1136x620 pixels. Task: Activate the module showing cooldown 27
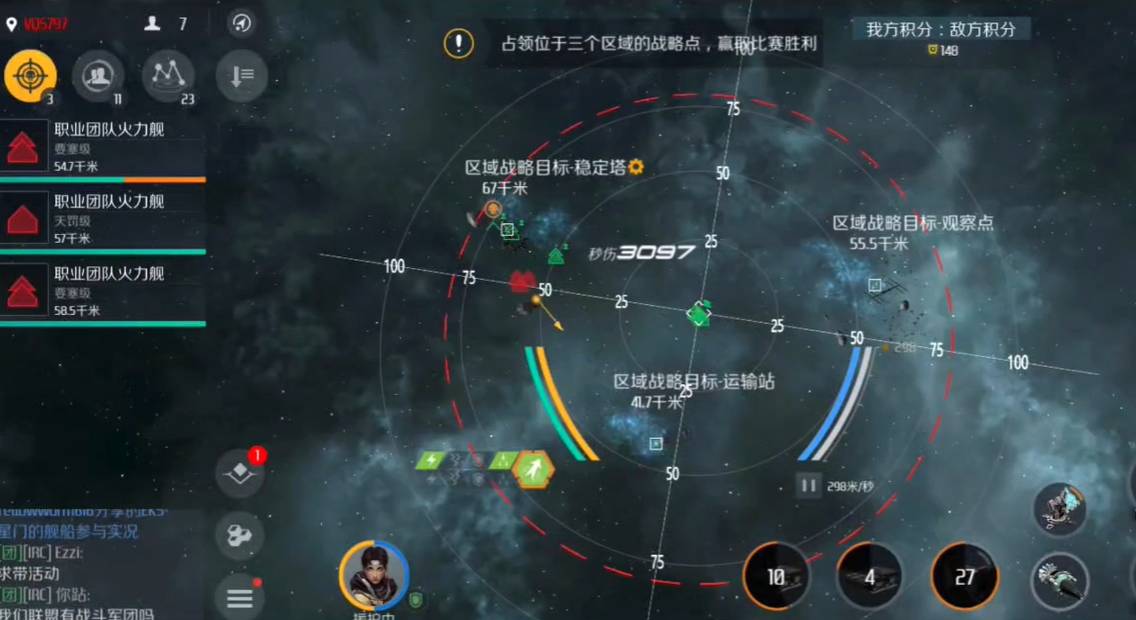tap(964, 576)
